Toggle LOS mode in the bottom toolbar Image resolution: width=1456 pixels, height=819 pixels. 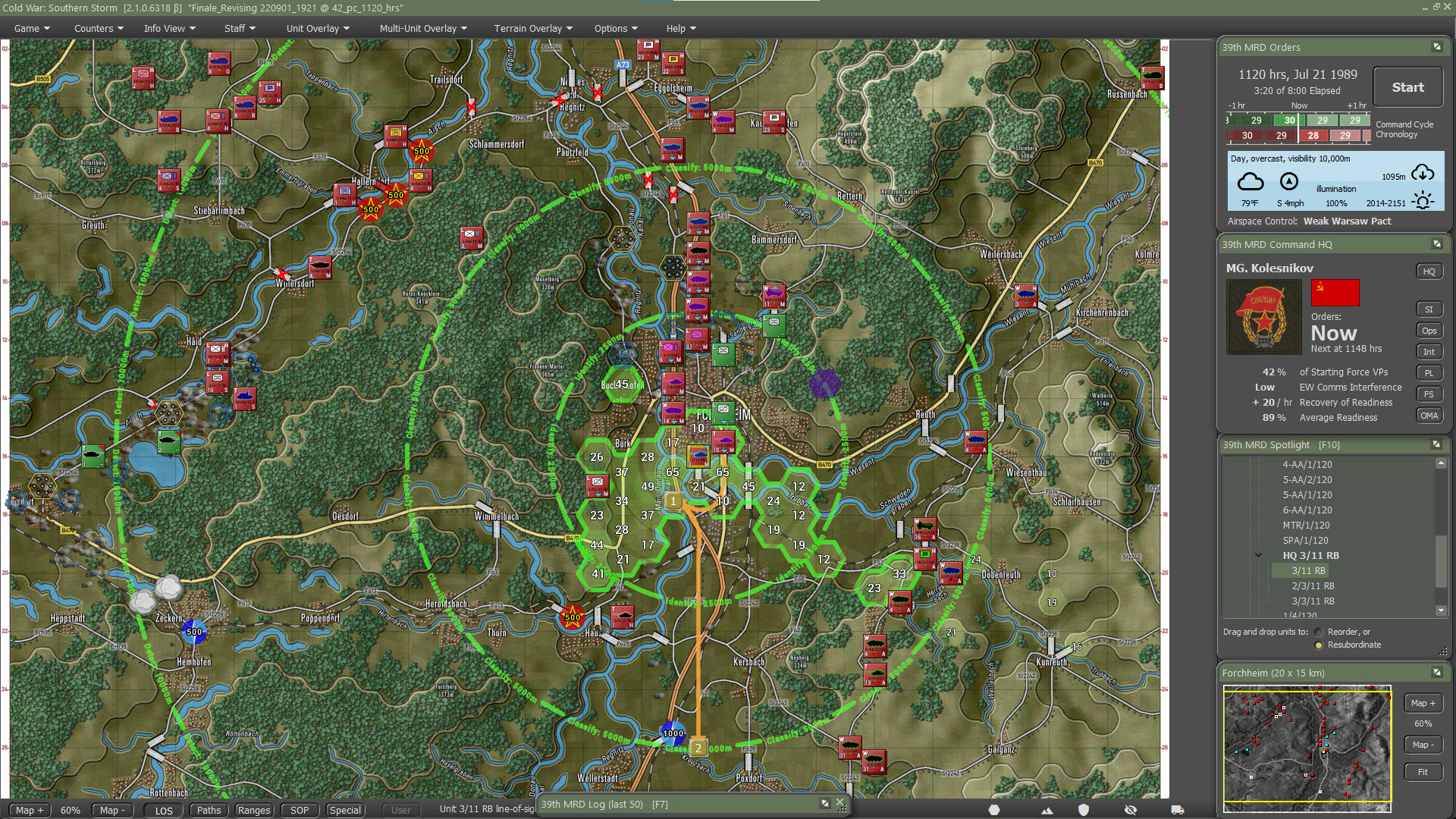click(x=164, y=810)
